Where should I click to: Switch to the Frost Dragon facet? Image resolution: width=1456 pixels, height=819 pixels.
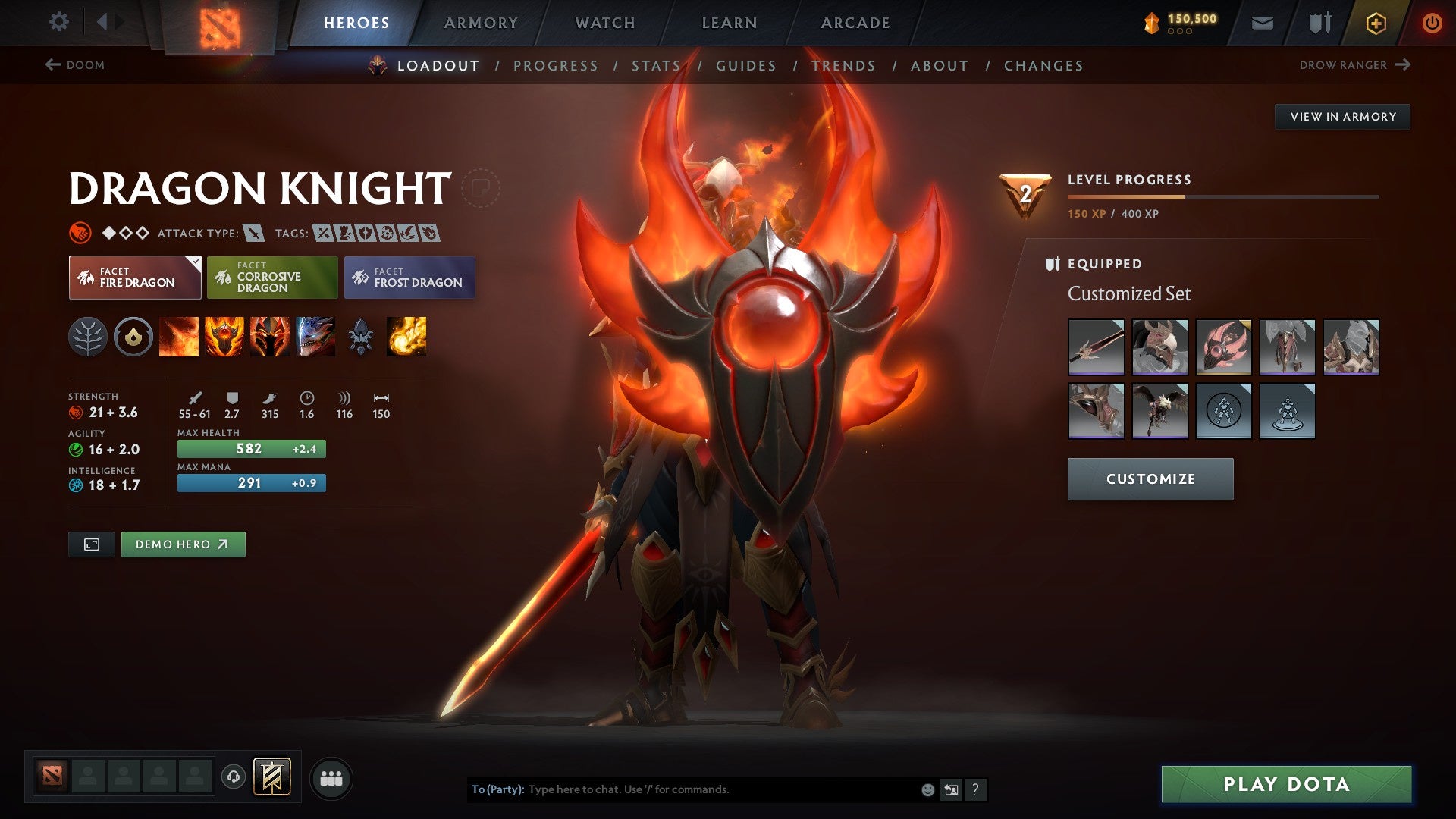coord(409,278)
